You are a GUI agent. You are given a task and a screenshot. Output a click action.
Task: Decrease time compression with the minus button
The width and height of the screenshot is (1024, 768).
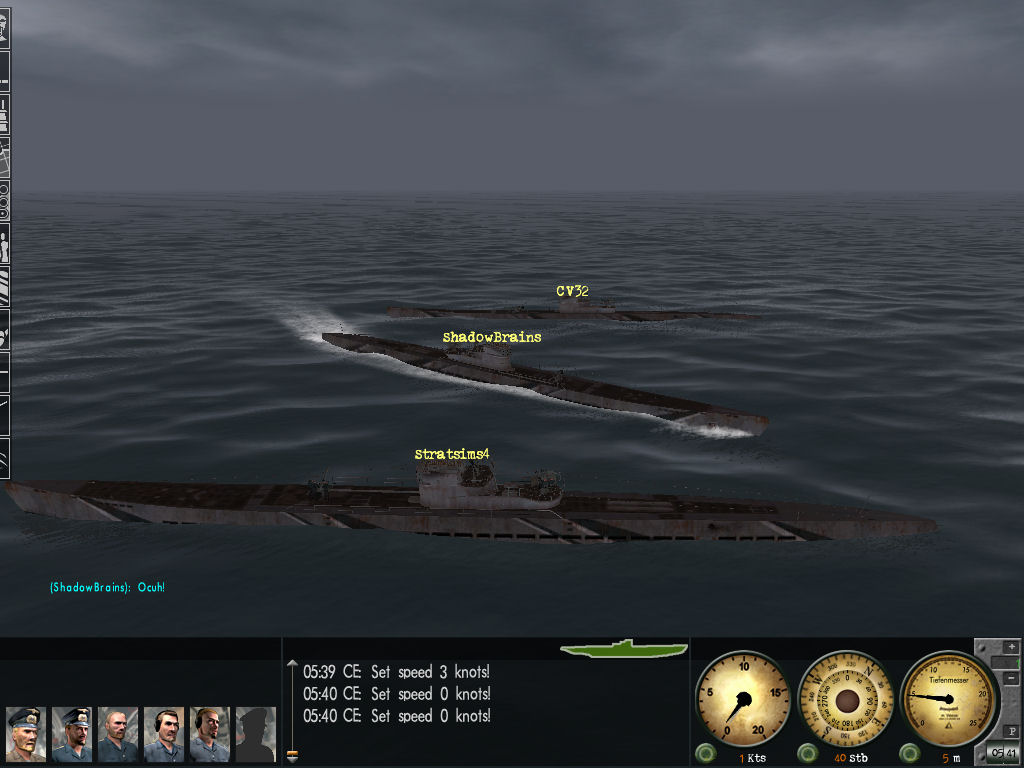[1012, 678]
